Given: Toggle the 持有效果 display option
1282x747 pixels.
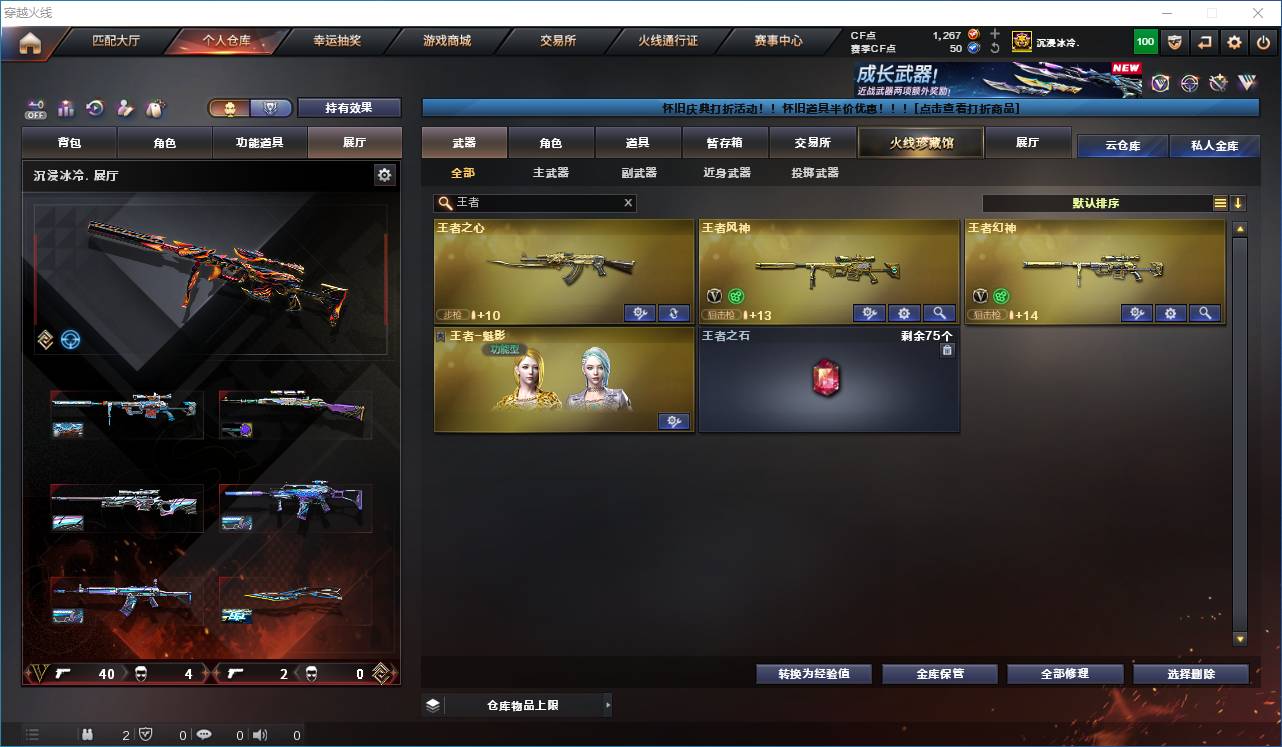Looking at the screenshot, I should (x=349, y=106).
